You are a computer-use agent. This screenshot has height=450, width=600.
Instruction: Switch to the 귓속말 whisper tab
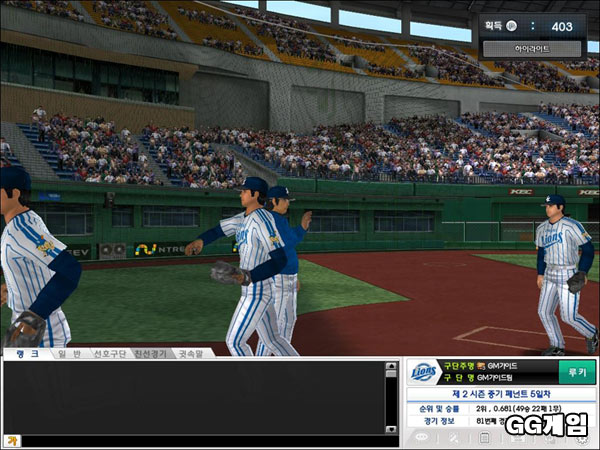point(193,353)
